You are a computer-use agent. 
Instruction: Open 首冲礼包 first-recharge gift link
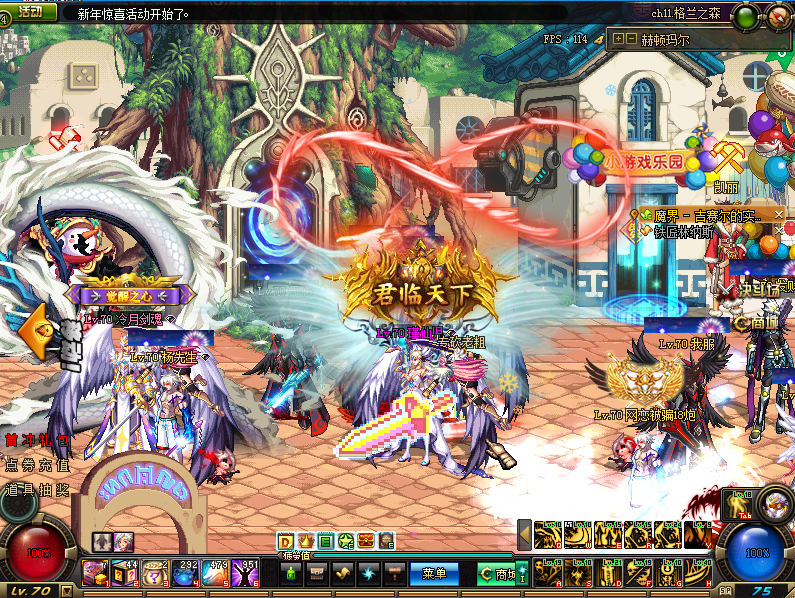(38, 440)
